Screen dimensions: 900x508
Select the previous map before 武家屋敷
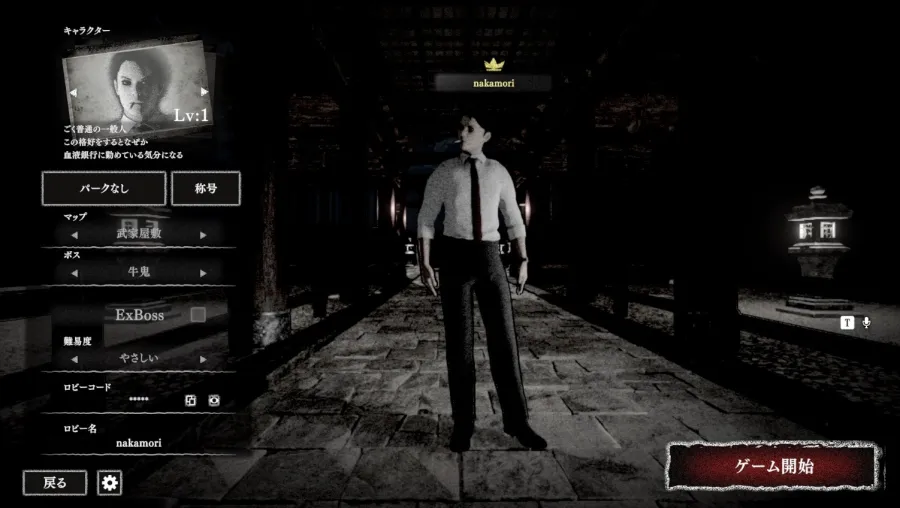point(73,235)
